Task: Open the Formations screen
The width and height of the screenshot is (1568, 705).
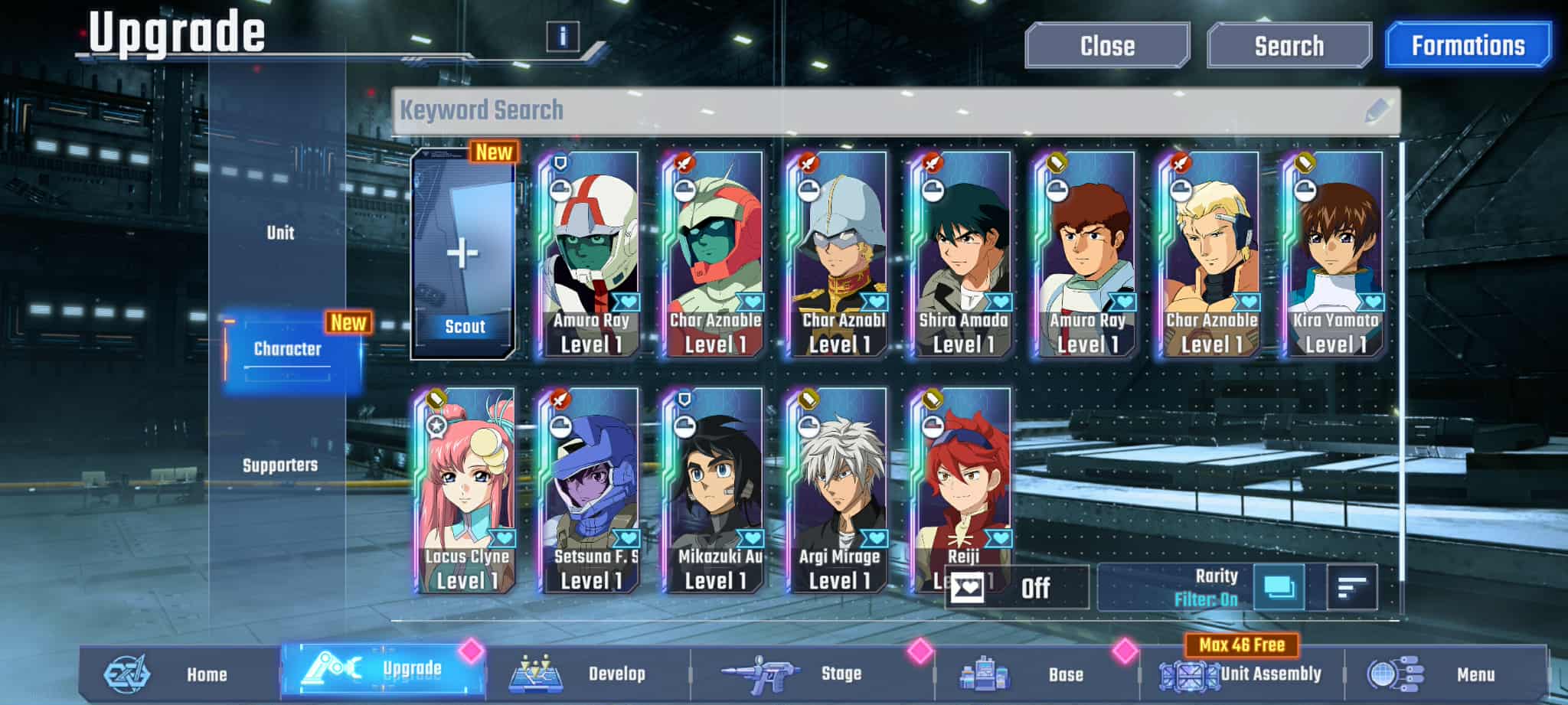Action: (x=1468, y=44)
